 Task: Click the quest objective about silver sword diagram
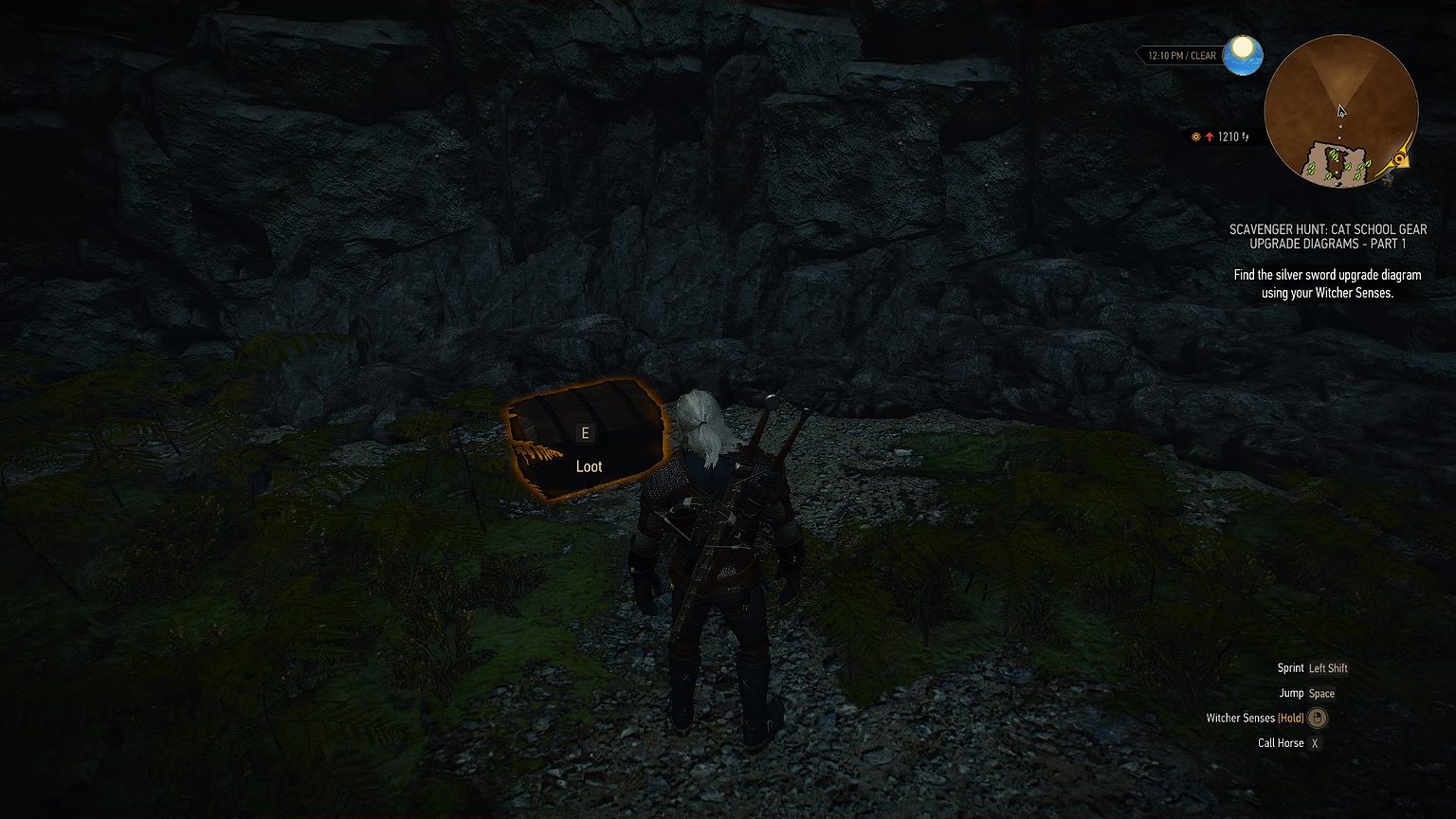1327,283
